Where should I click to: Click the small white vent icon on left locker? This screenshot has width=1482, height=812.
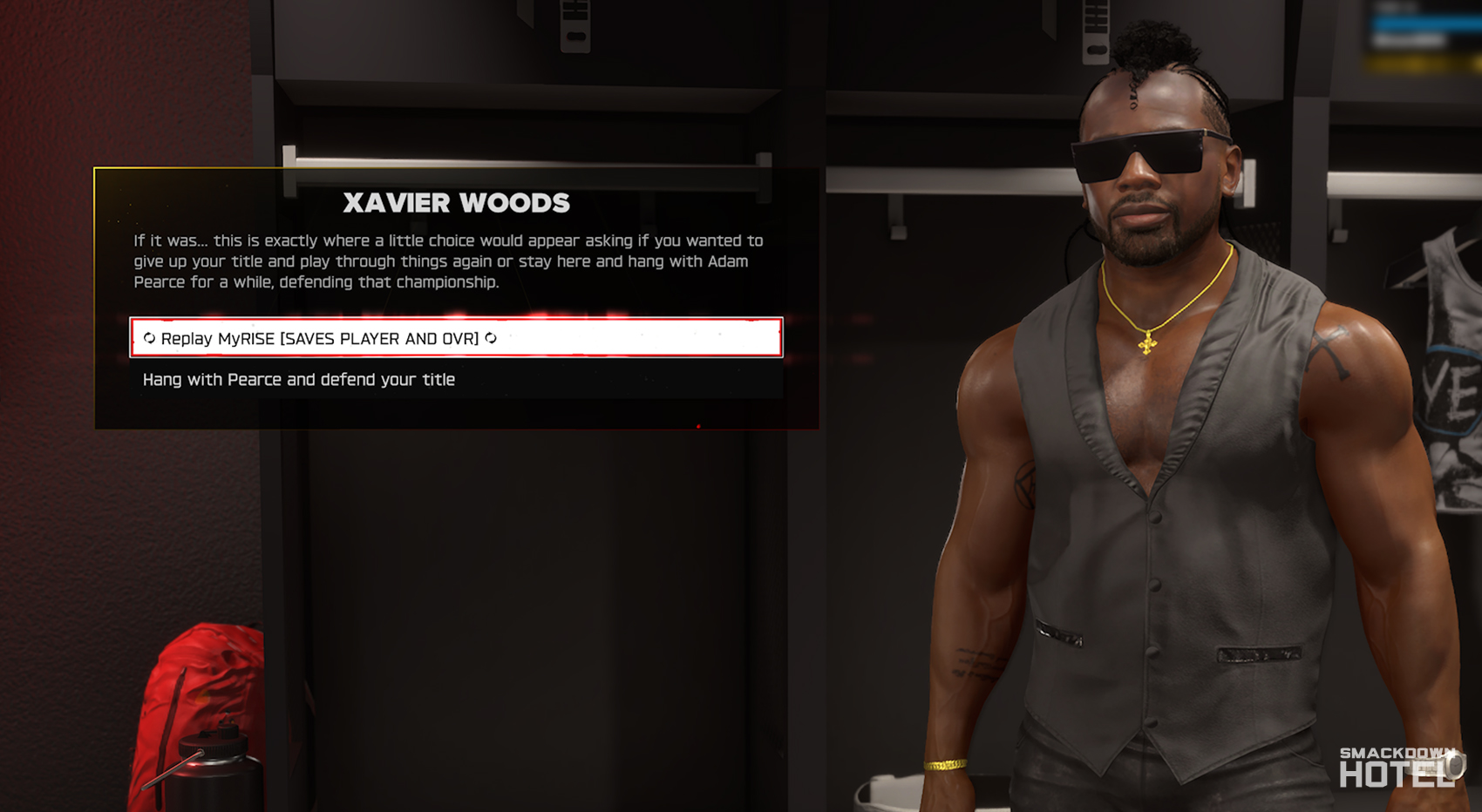click(x=575, y=26)
